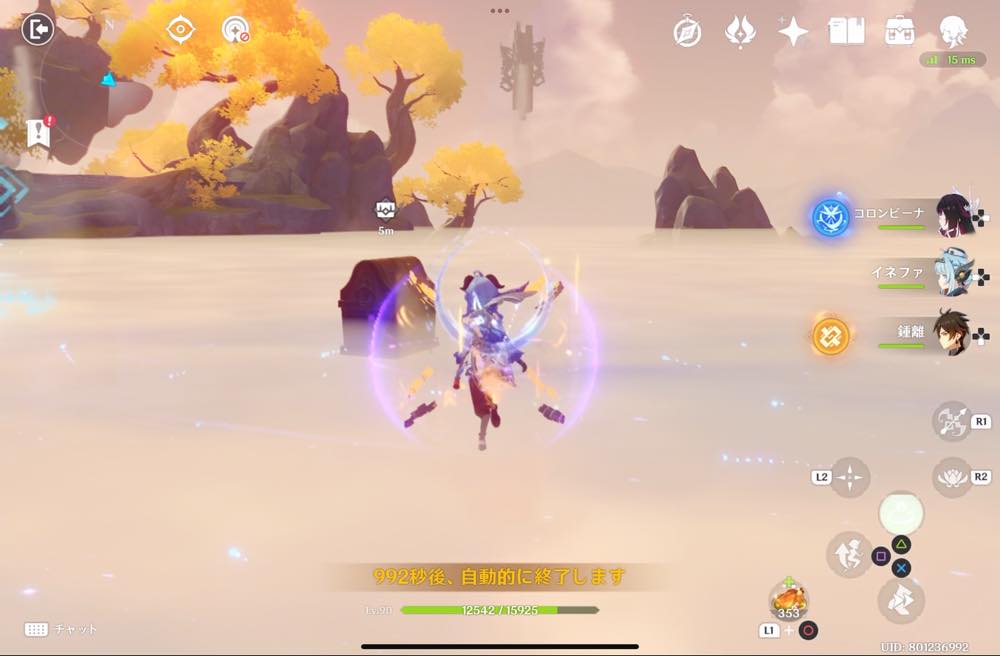Open the backpack inventory

tap(900, 32)
